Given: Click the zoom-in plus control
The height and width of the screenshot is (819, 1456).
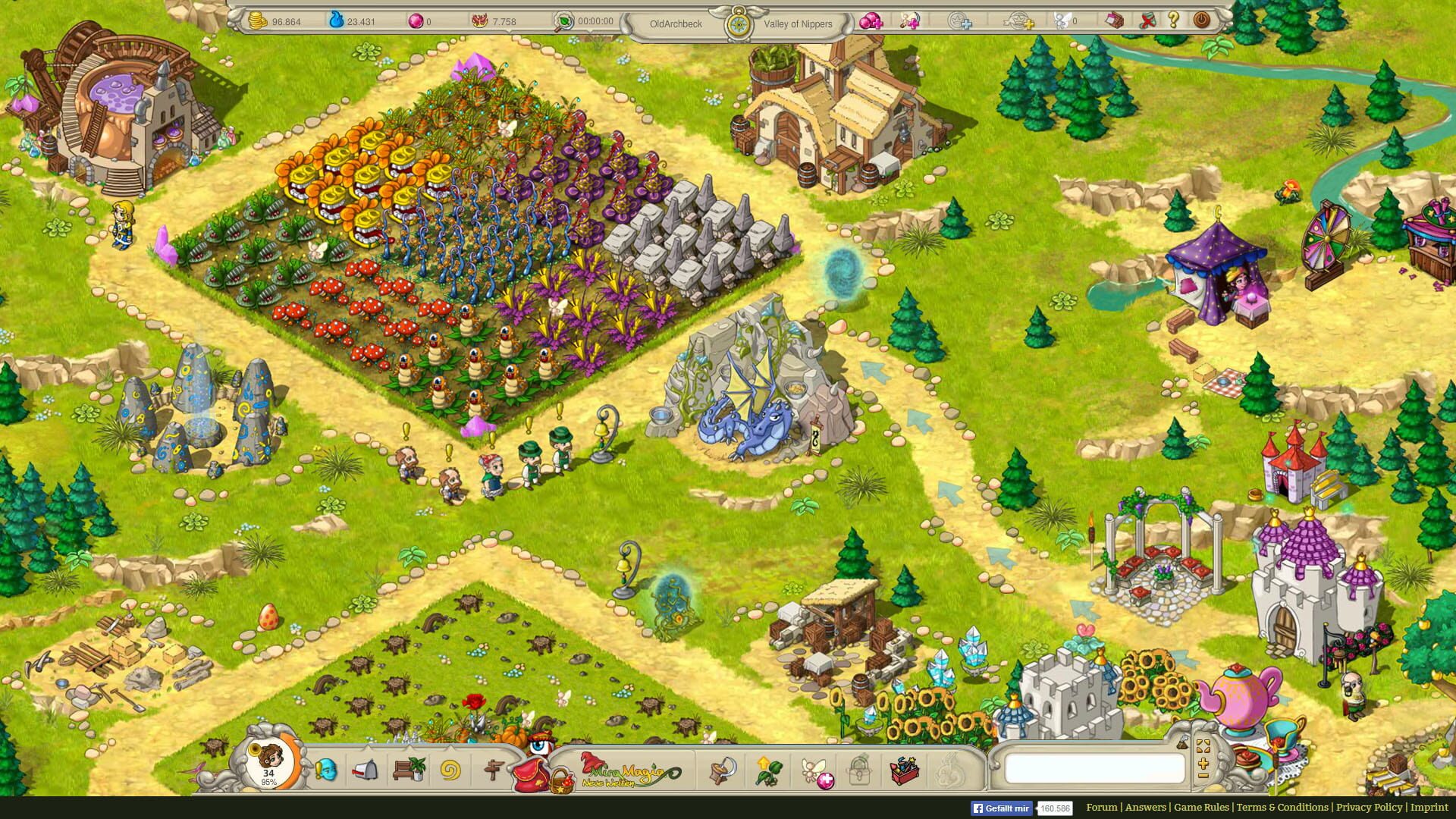Looking at the screenshot, I should click(x=1203, y=764).
